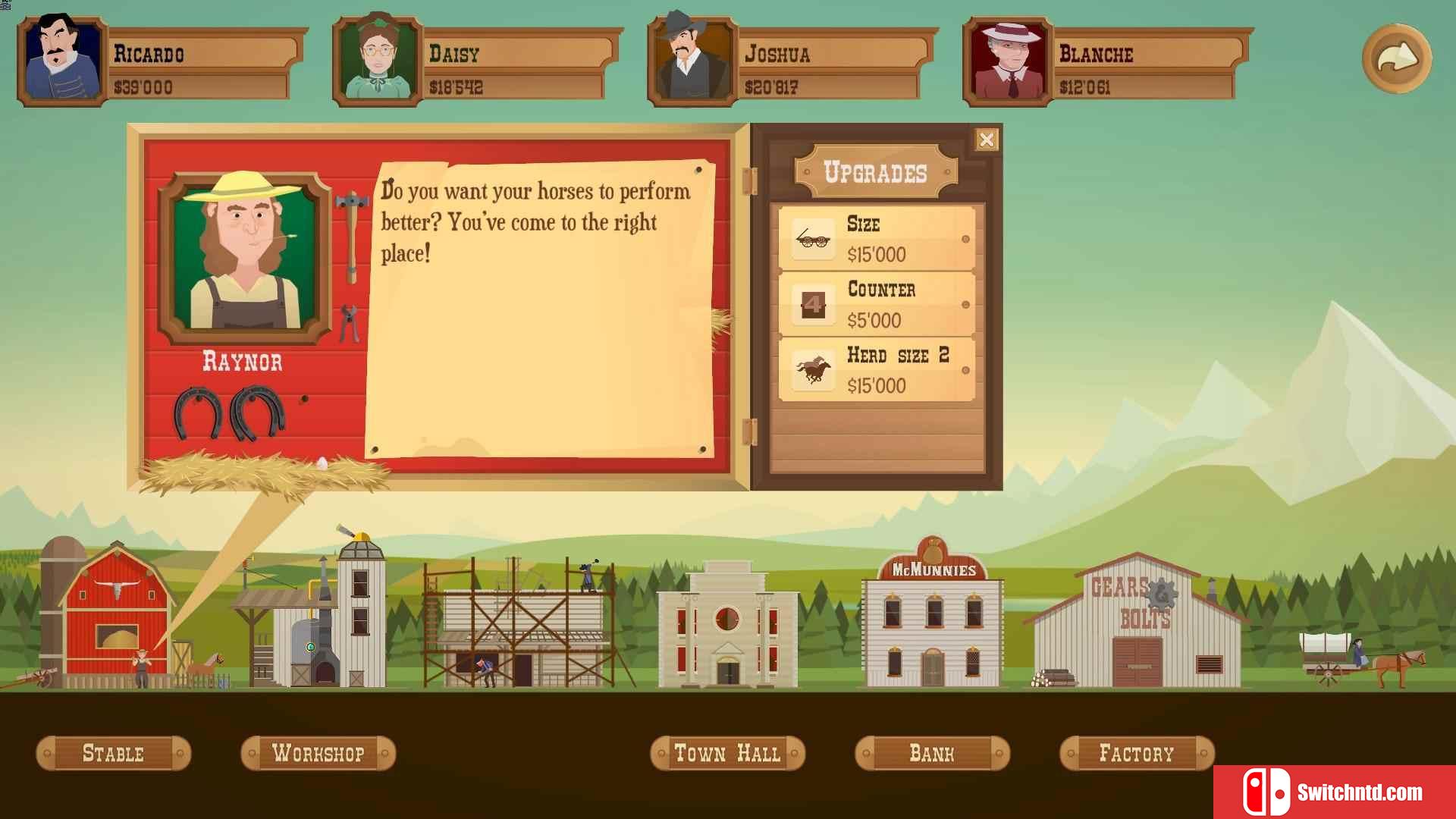The image size is (1456, 819).
Task: Close the Upgrades panel
Action: tap(986, 140)
